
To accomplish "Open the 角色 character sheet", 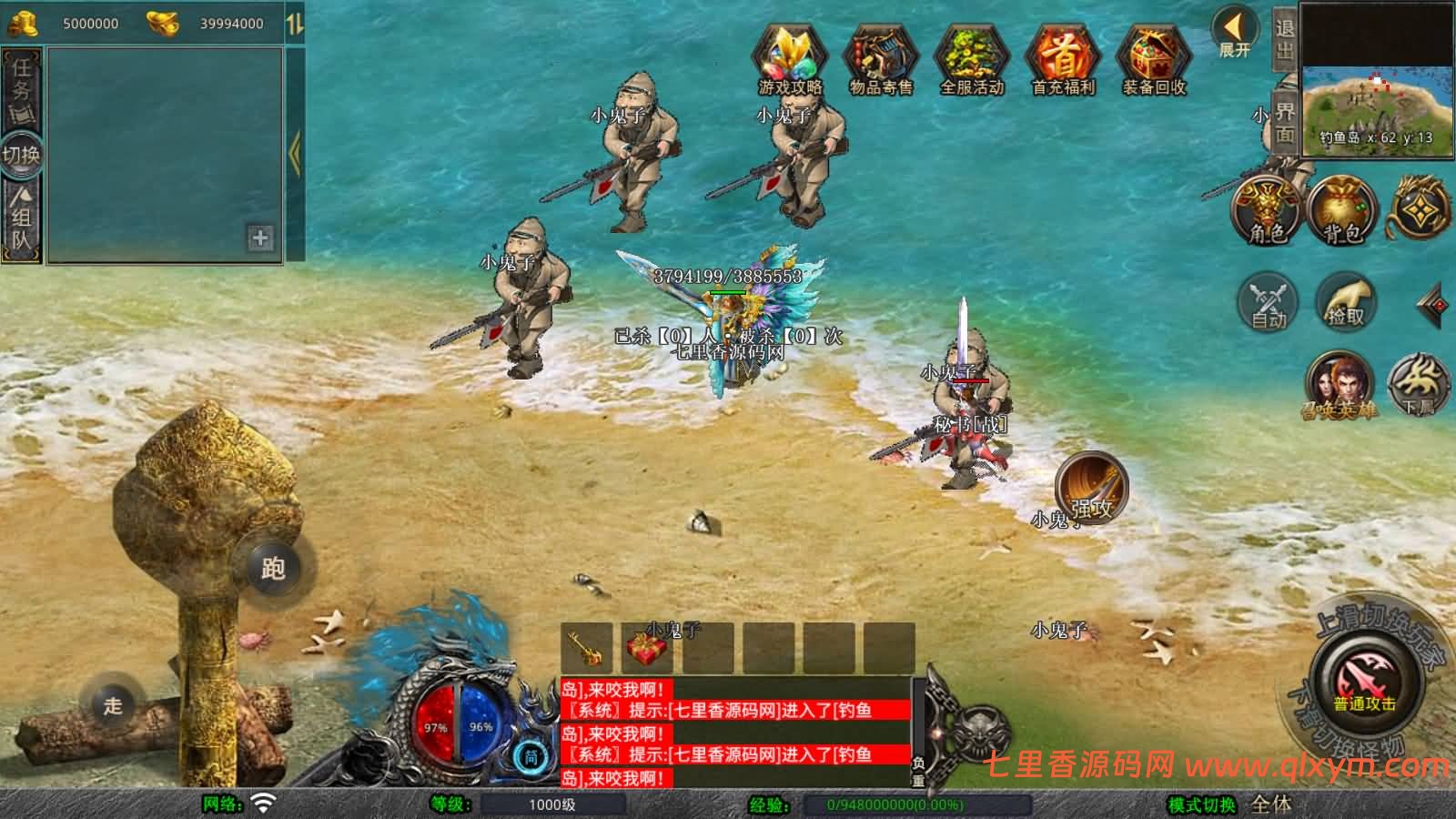I will pyautogui.click(x=1267, y=211).
